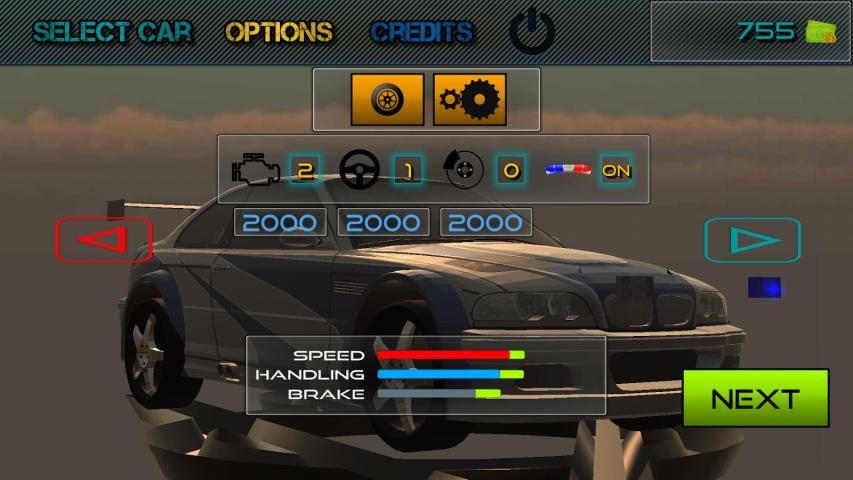Show the Credits screen
Image resolution: width=853 pixels, height=480 pixels.
click(421, 32)
